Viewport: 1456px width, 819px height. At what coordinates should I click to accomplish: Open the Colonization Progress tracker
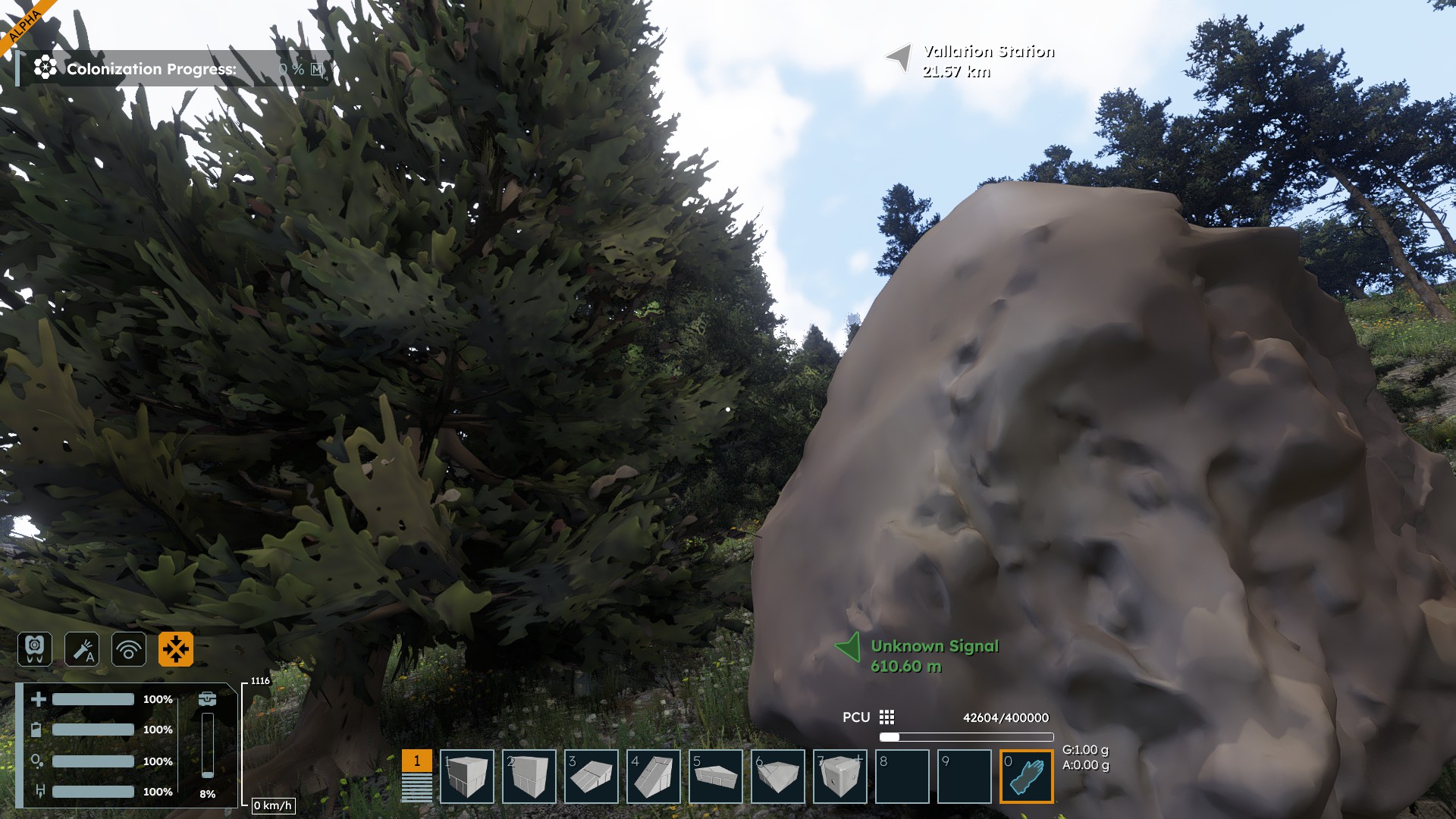click(152, 69)
